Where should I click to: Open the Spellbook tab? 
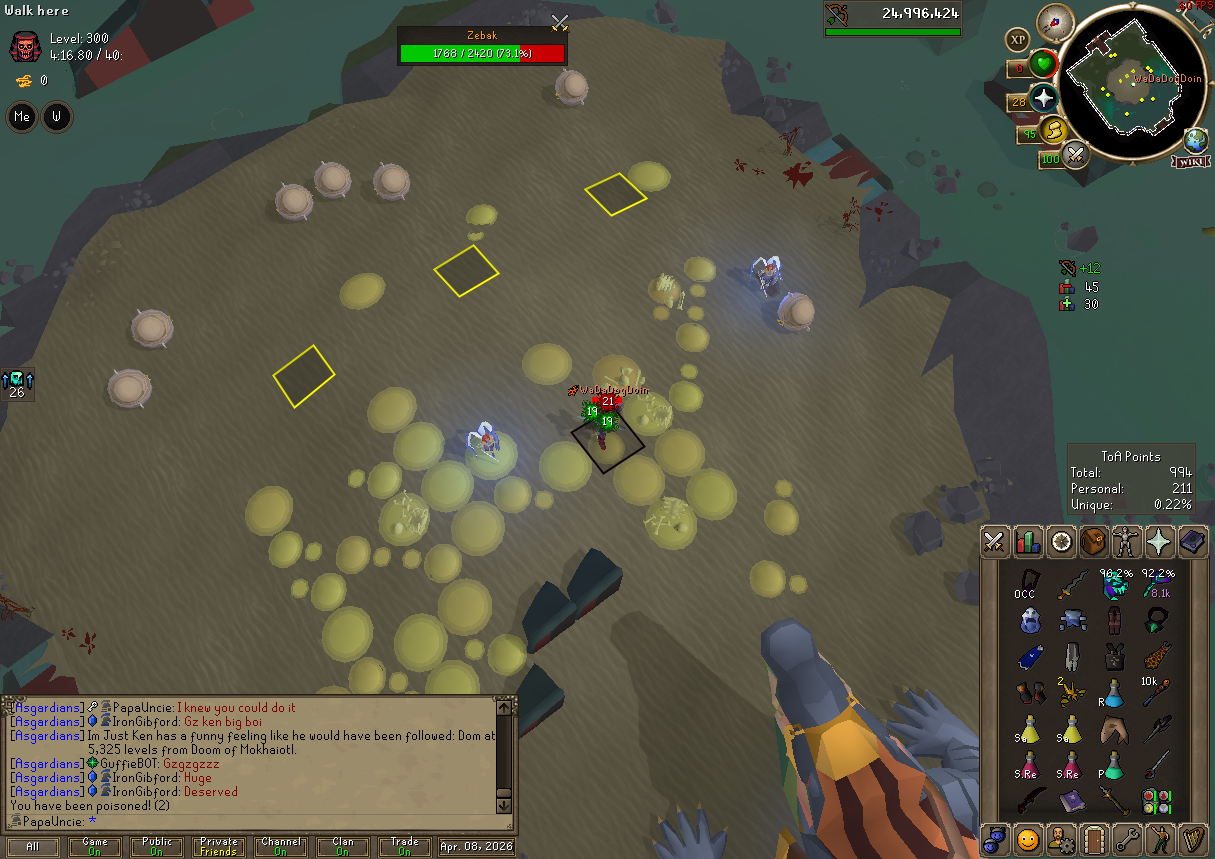click(1193, 542)
